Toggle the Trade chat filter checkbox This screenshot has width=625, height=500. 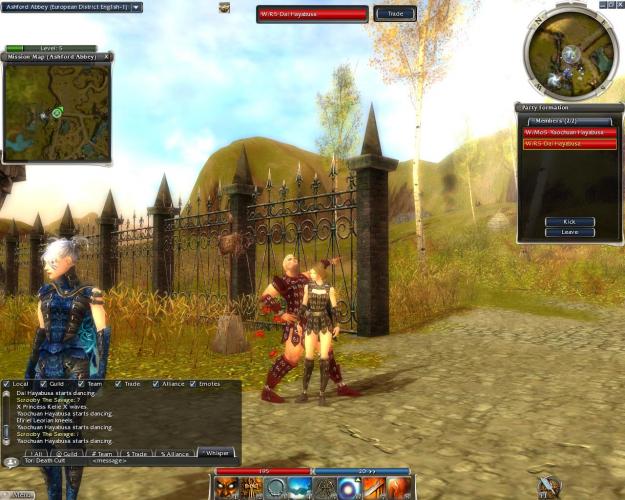point(118,384)
